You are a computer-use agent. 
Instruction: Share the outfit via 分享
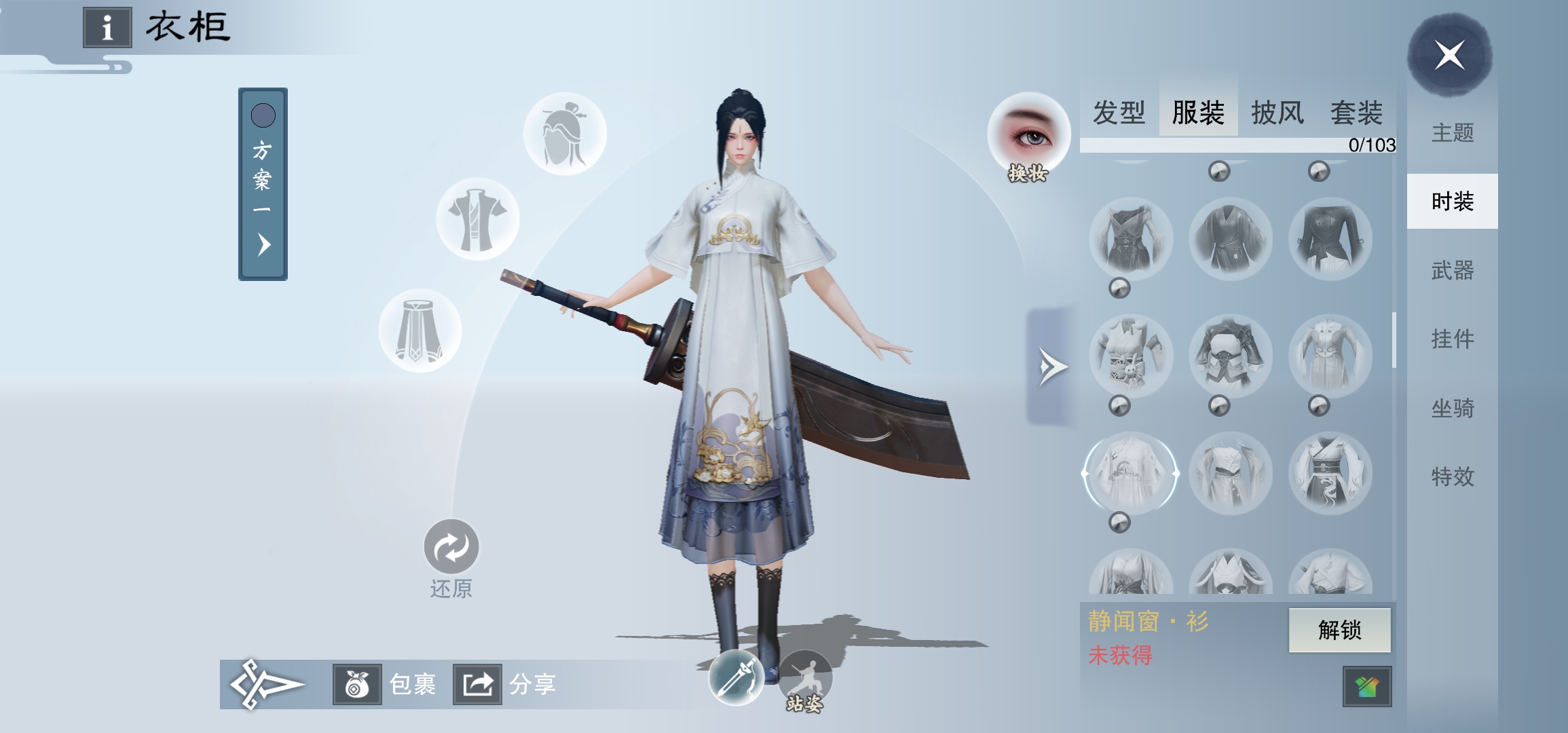[x=477, y=684]
